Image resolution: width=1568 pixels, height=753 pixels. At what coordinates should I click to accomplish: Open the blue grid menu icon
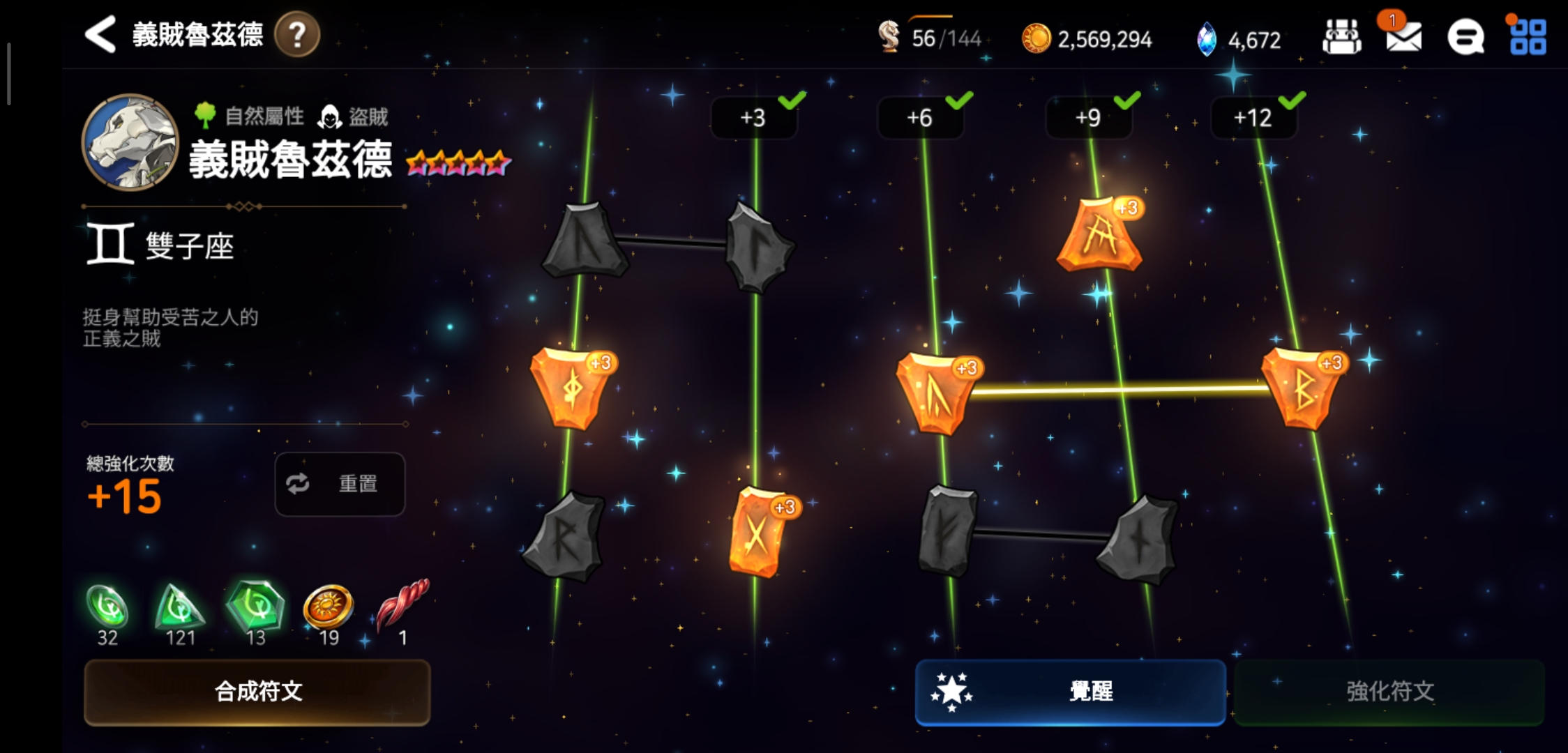point(1528,36)
